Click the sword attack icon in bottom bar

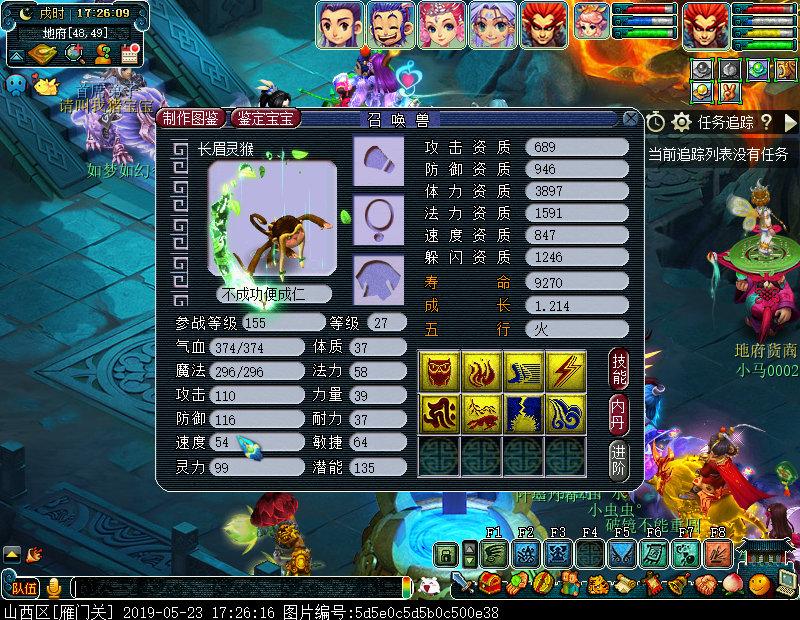click(x=461, y=582)
